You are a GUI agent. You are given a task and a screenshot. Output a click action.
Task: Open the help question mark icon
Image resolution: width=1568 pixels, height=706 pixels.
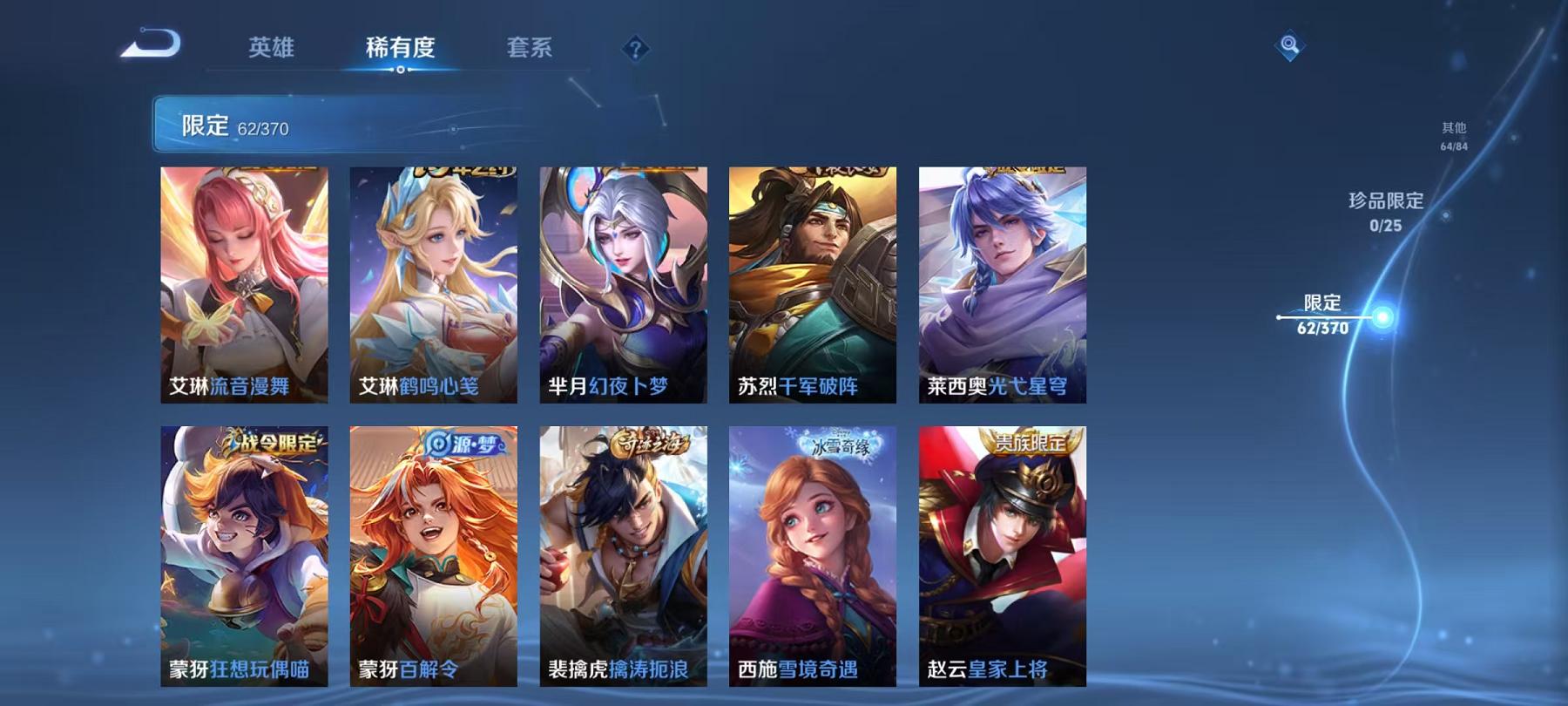coord(635,48)
